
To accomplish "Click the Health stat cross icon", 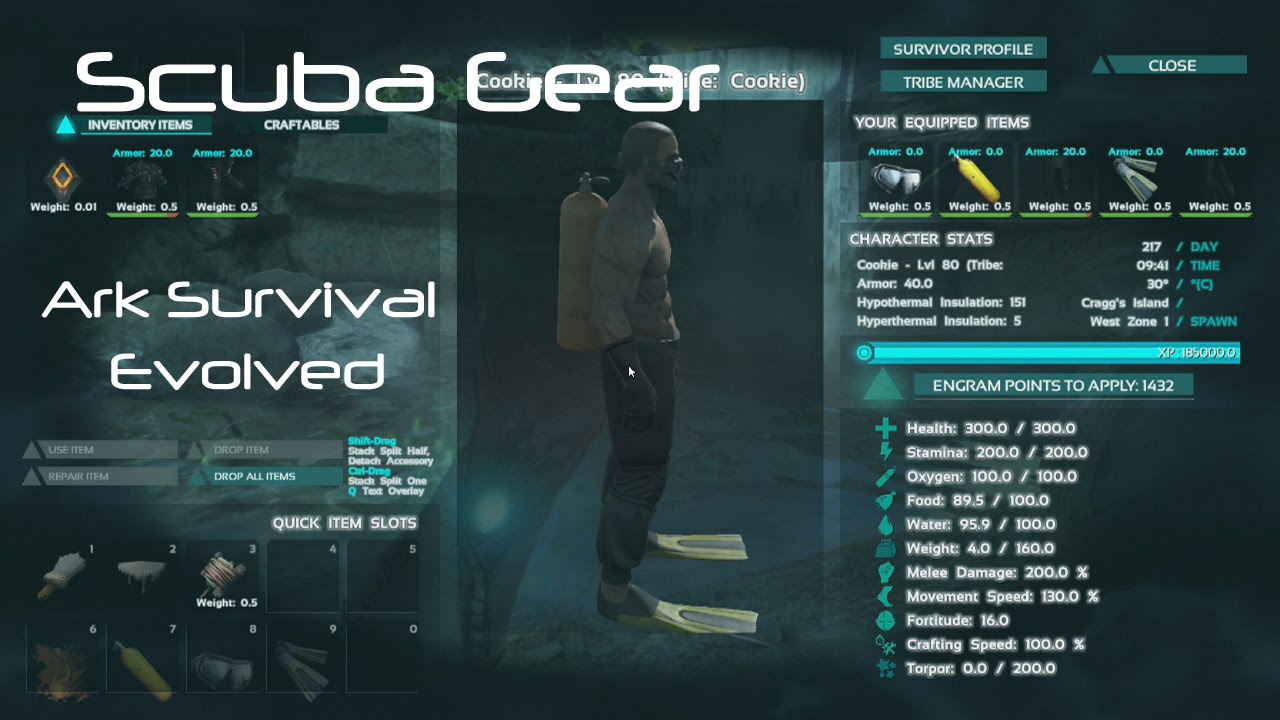I will pos(884,428).
